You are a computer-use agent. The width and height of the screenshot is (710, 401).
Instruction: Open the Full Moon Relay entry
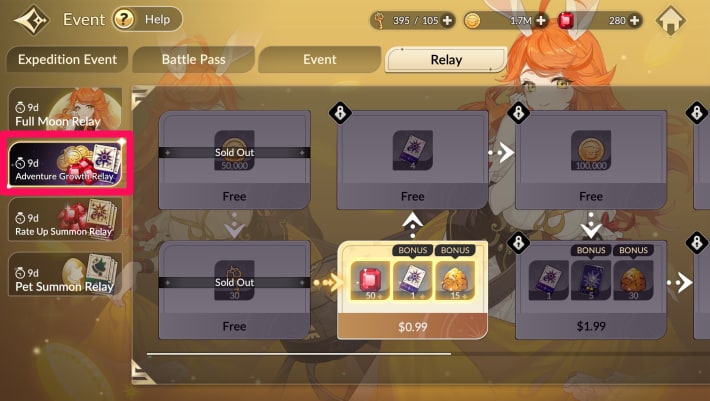click(x=64, y=112)
